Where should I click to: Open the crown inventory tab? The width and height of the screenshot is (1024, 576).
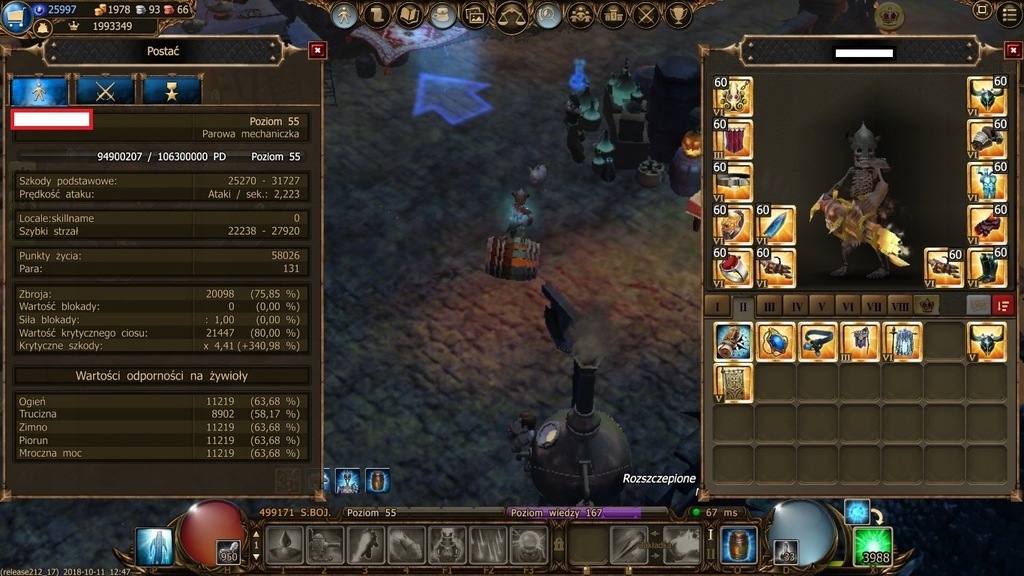927,305
